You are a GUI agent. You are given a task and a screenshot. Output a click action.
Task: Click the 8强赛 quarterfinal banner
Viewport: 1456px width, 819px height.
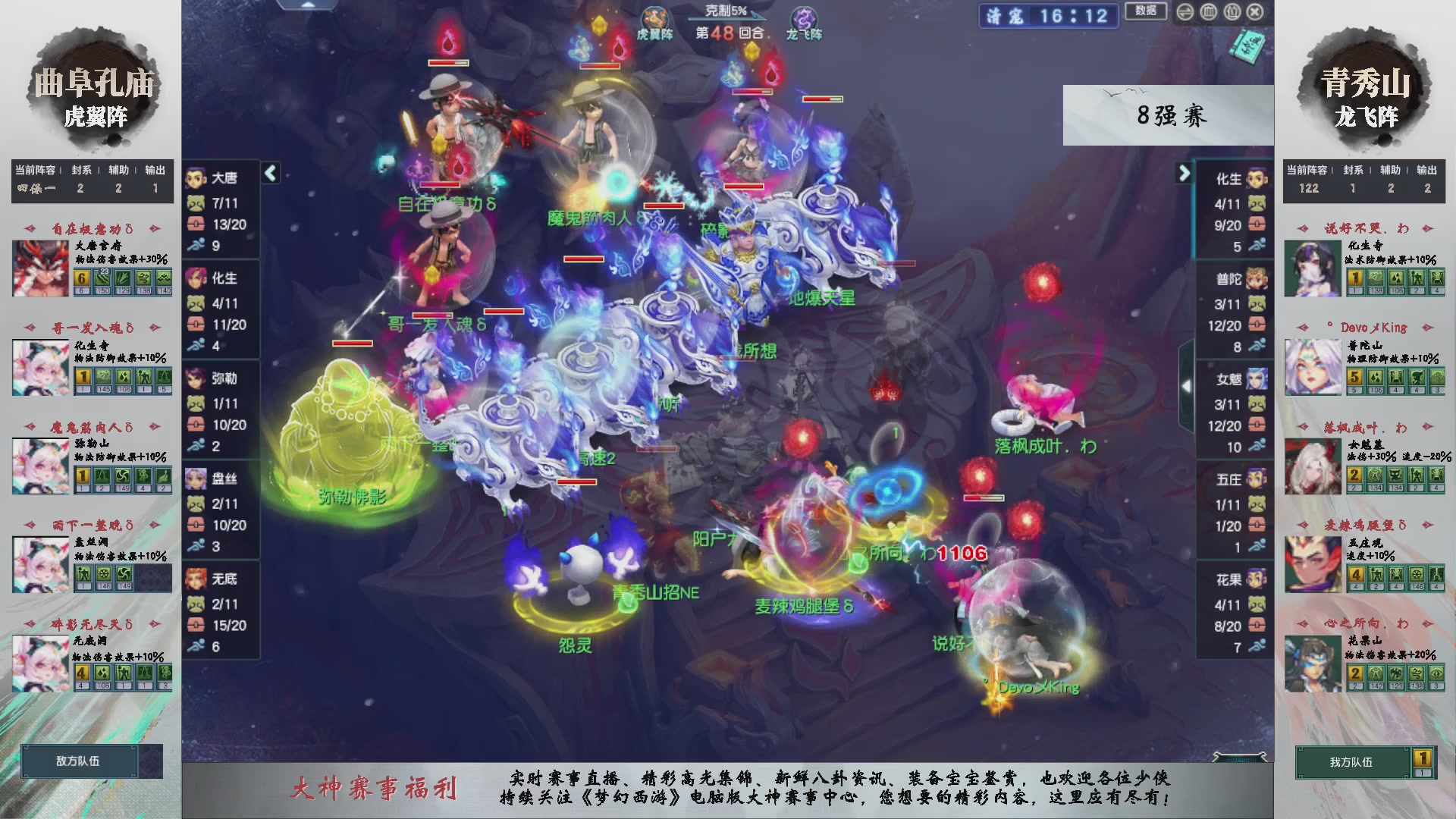pos(1170,115)
